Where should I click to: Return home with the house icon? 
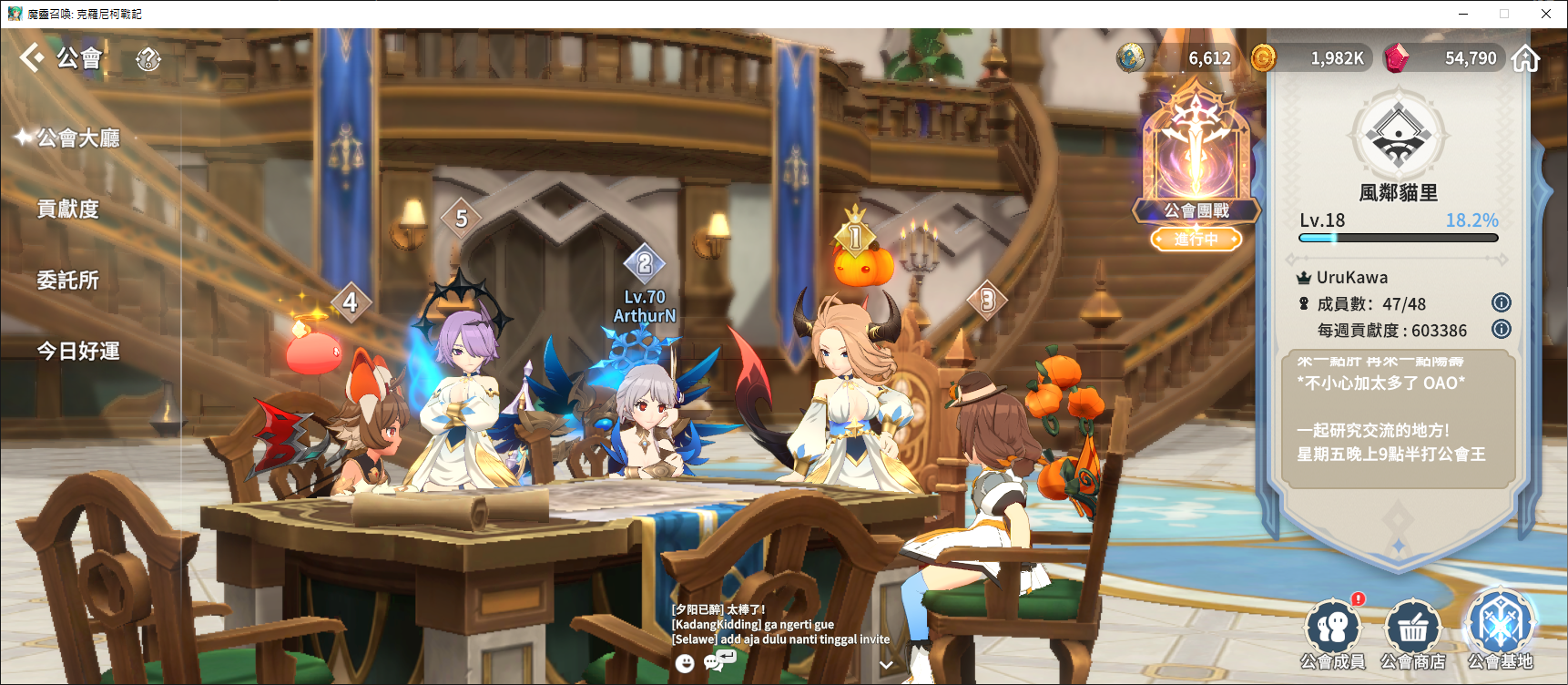pos(1525,58)
